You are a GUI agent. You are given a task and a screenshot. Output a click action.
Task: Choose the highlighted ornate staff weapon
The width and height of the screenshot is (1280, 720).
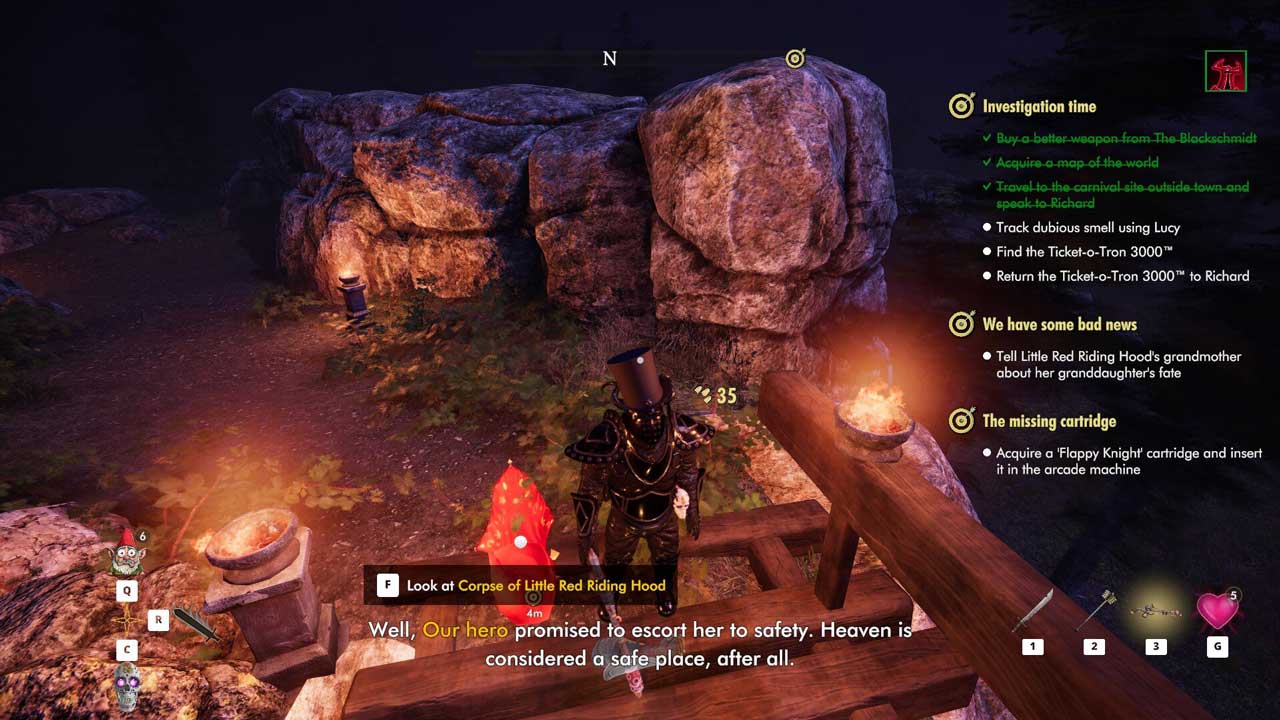tap(1155, 611)
